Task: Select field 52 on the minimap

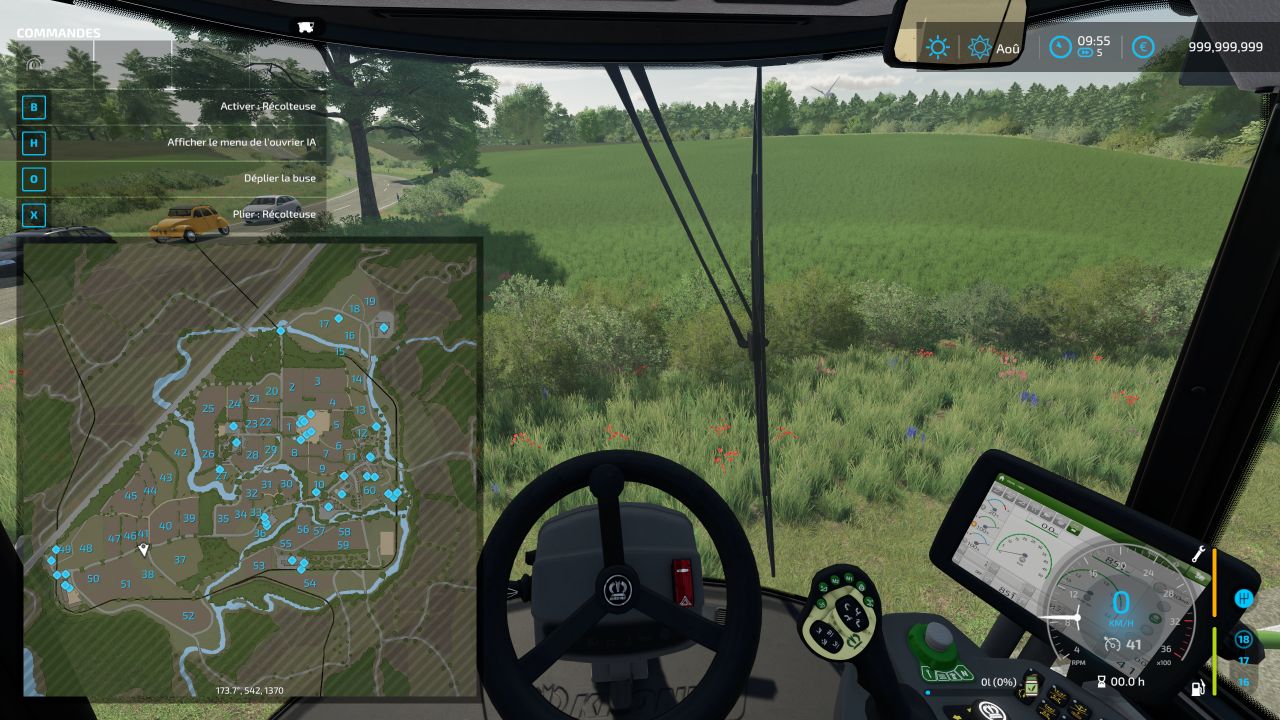Action: (188, 616)
